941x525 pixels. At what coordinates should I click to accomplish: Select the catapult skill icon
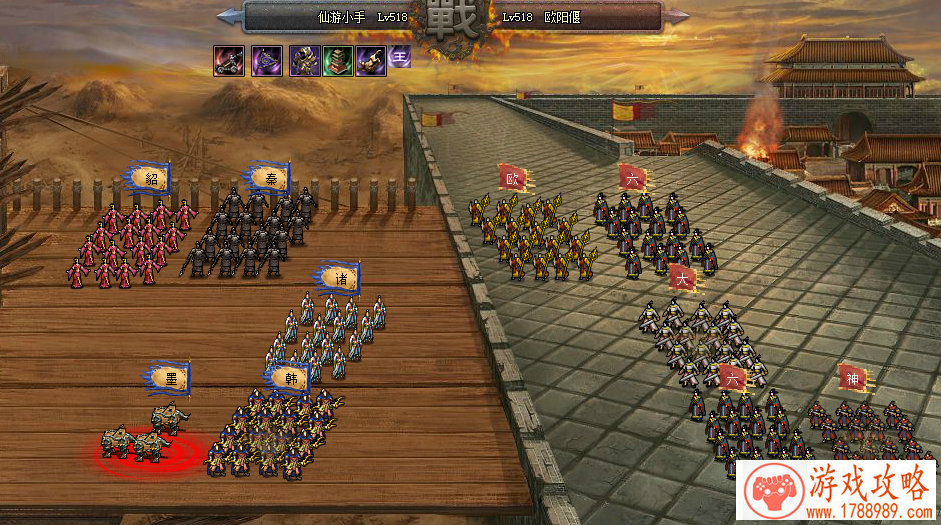[228, 61]
